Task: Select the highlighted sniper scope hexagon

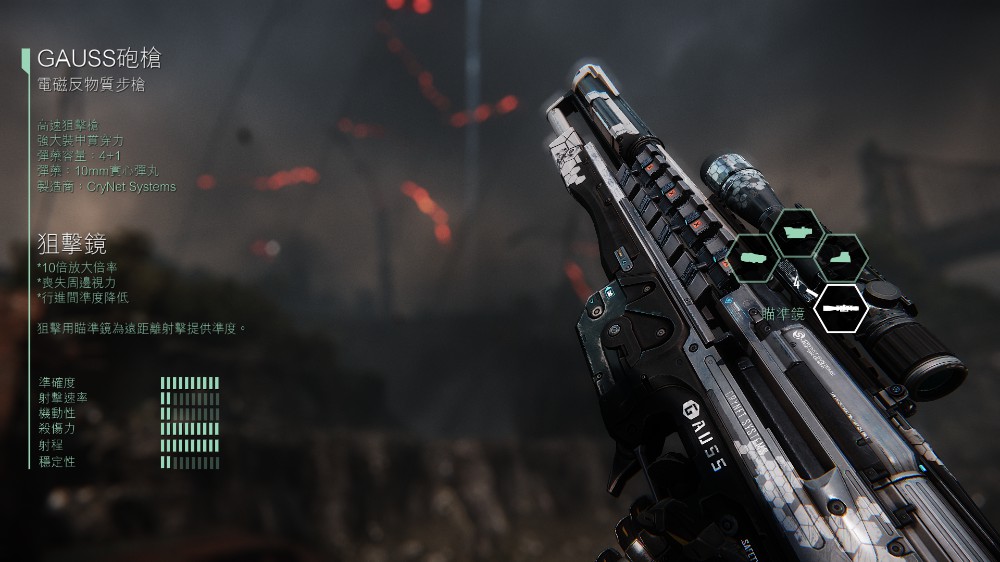Action: (x=840, y=308)
